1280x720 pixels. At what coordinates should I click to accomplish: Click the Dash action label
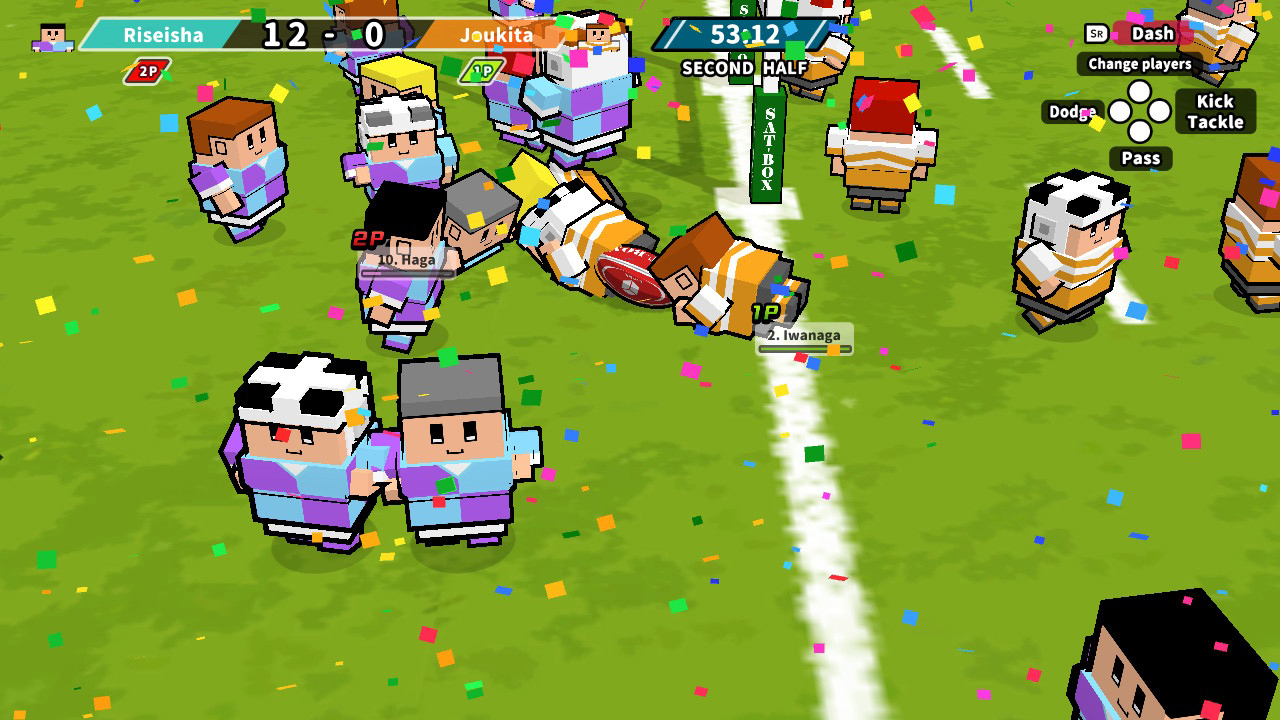(1151, 33)
